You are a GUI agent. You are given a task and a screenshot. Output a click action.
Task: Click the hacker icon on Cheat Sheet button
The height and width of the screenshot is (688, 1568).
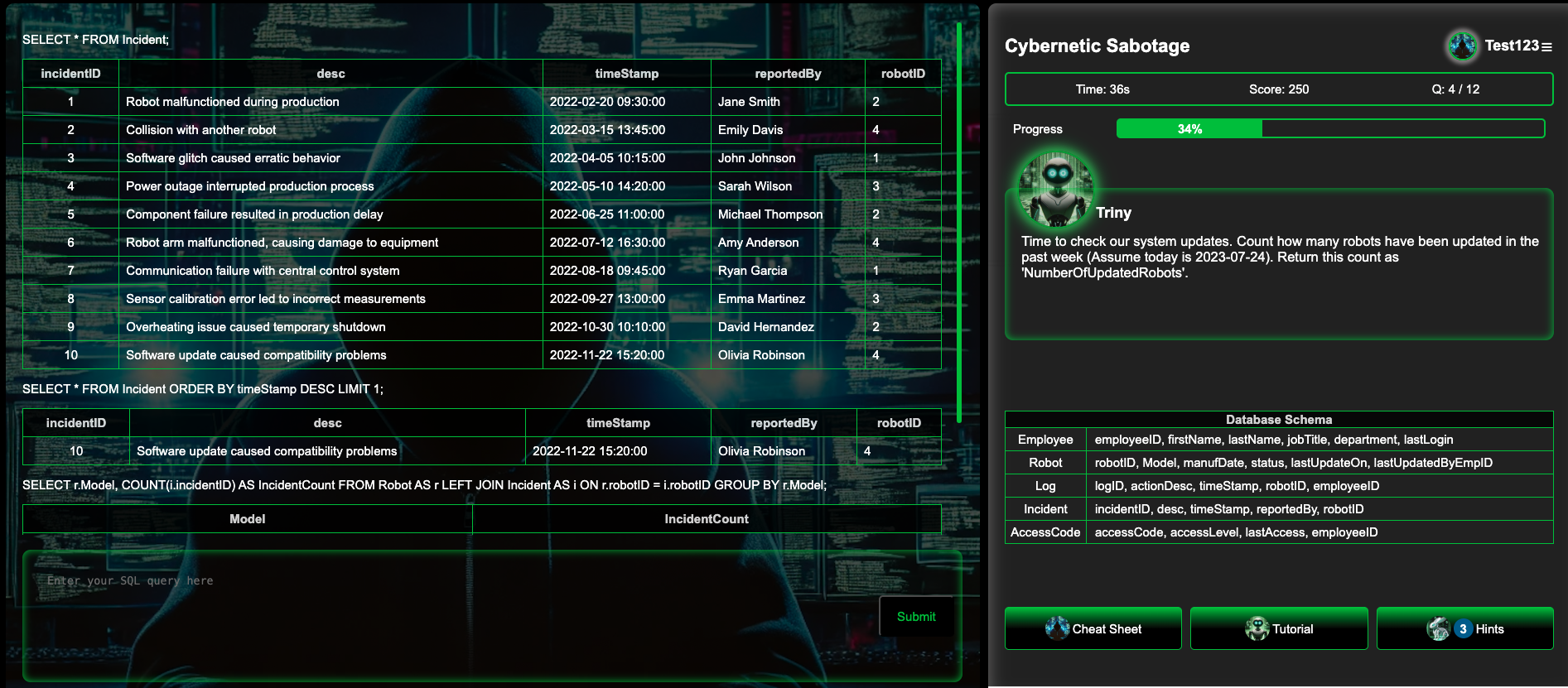[x=1059, y=628]
